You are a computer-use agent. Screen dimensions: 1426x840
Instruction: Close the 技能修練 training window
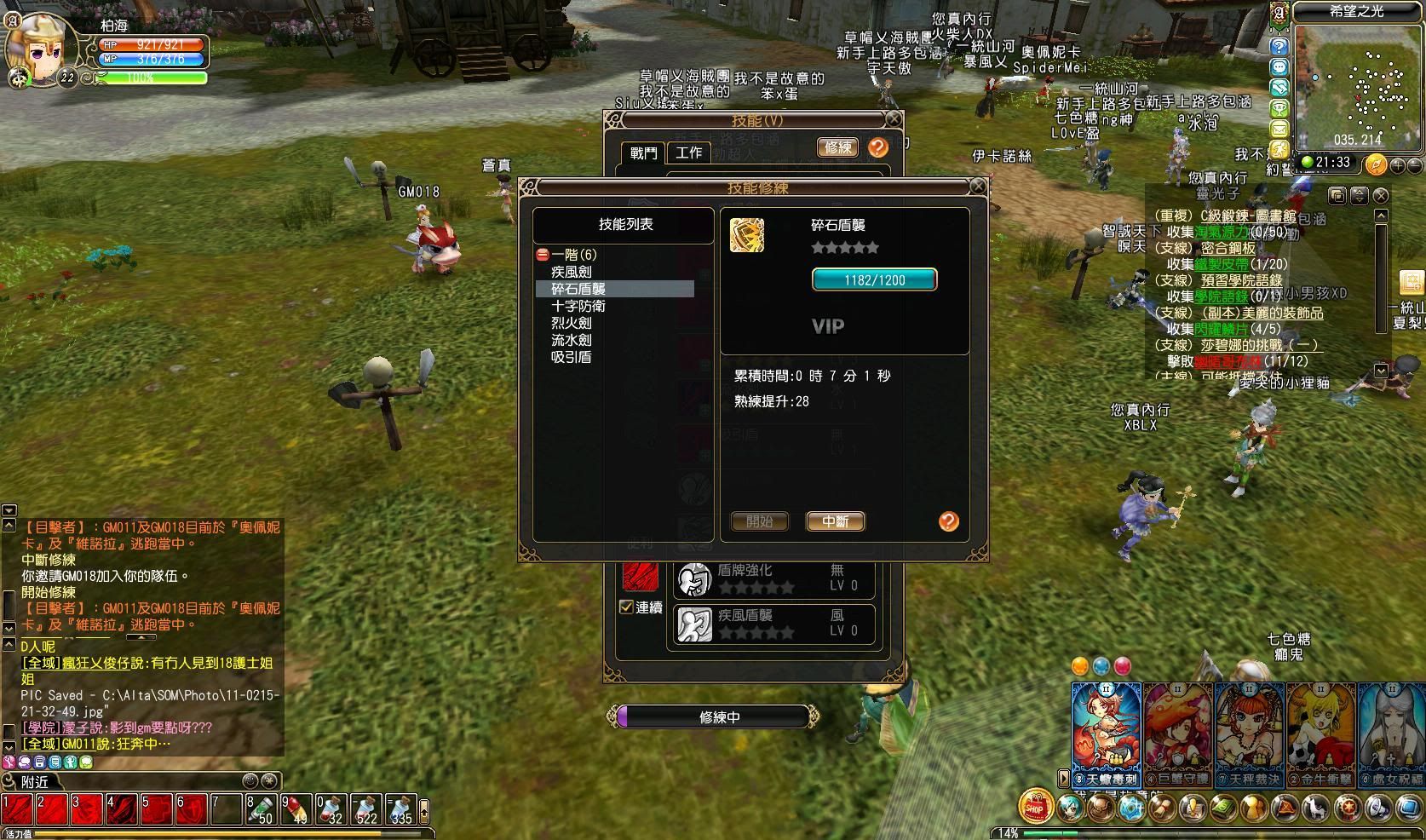point(978,187)
